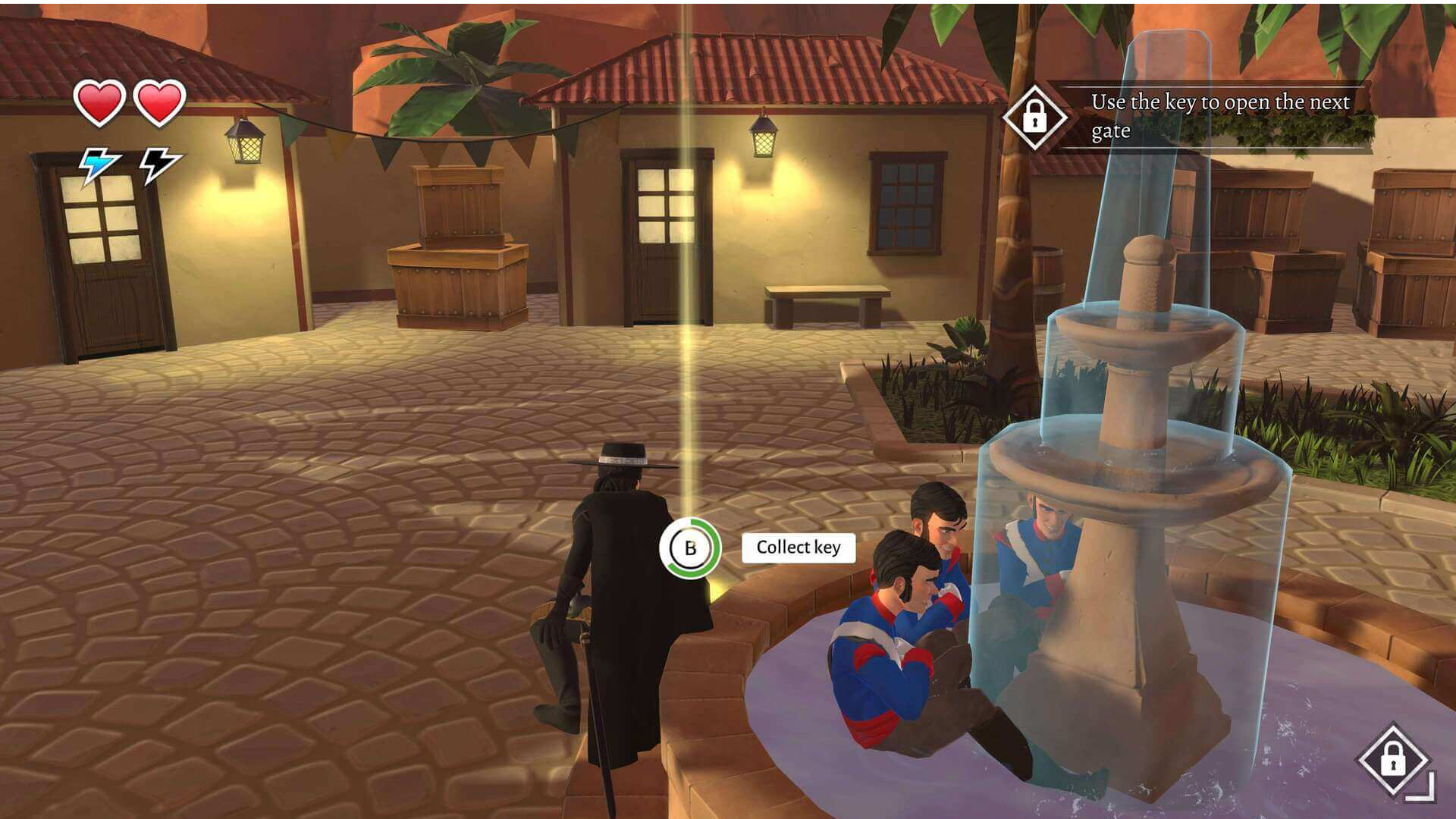
Task: Click the padlock icon in the bottom corner
Action: (x=1392, y=759)
